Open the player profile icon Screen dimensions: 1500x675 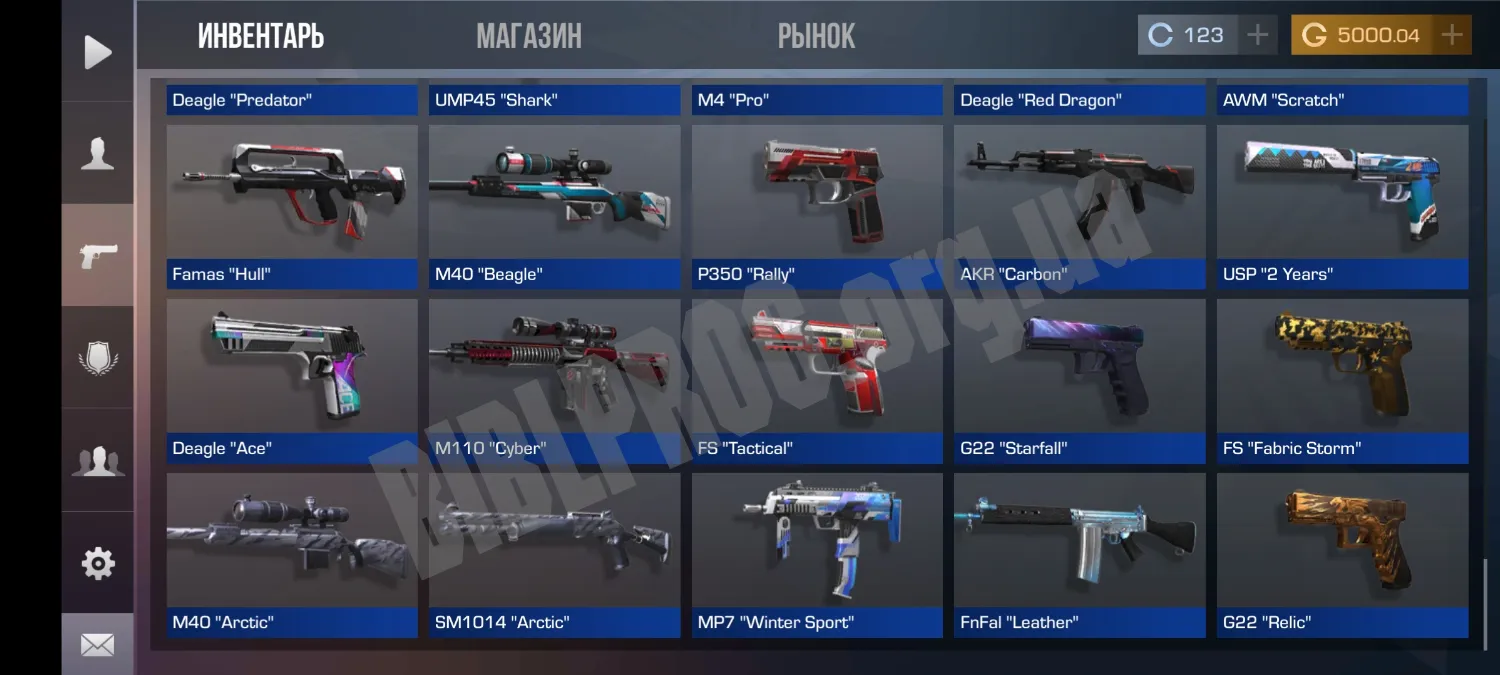point(97,154)
